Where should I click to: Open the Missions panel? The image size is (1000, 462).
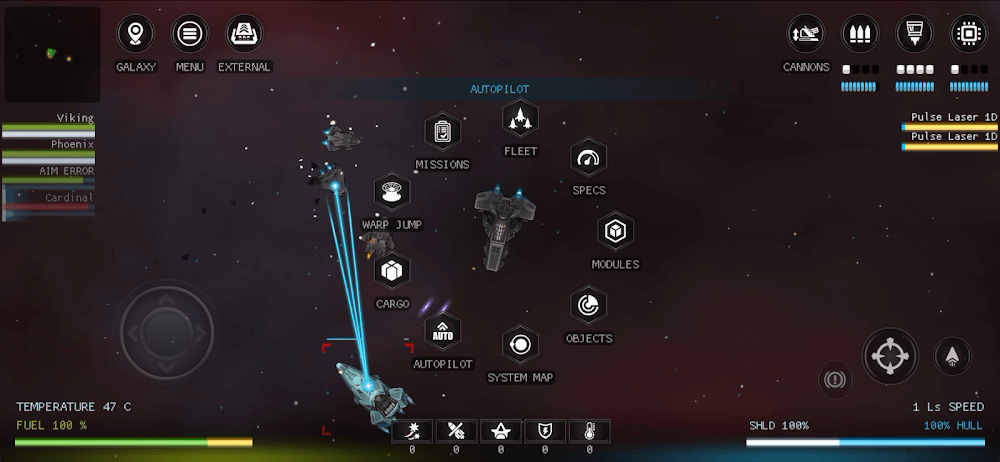coord(442,132)
